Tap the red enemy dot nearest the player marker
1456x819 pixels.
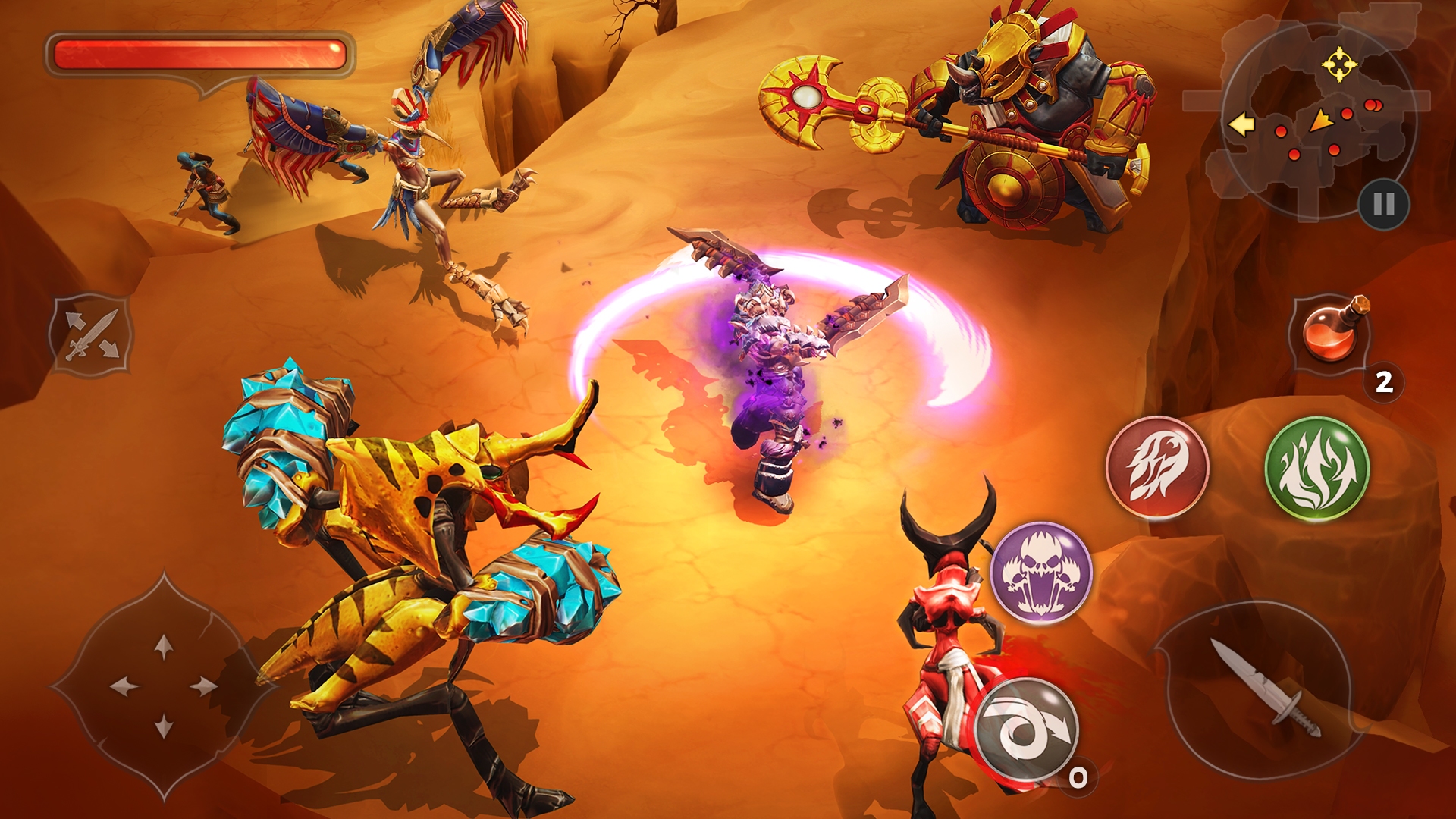(1347, 115)
